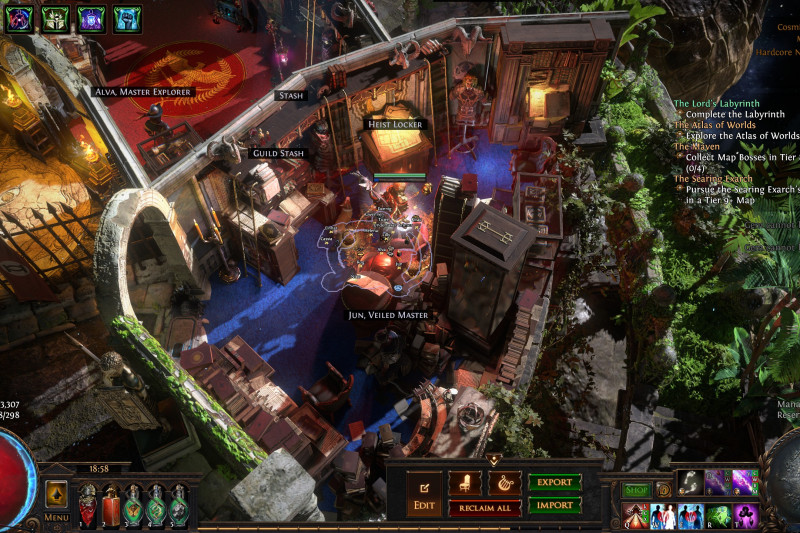
Task: Activate the green skill bound to R
Action: 719,516
